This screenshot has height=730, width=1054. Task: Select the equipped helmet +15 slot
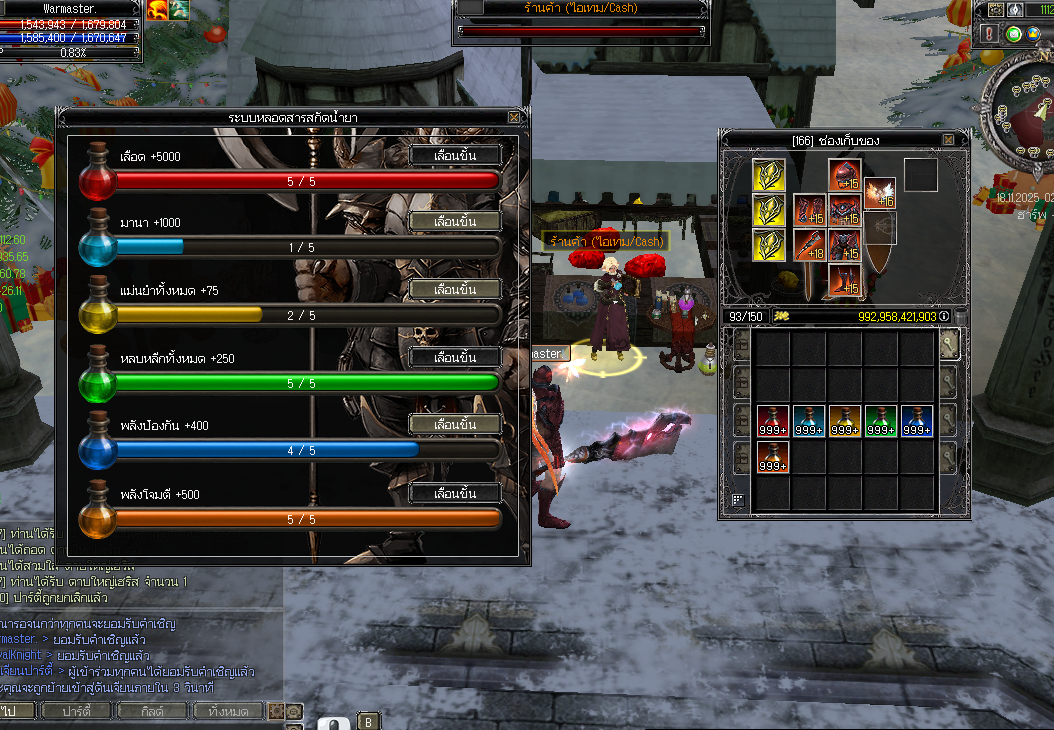845,175
